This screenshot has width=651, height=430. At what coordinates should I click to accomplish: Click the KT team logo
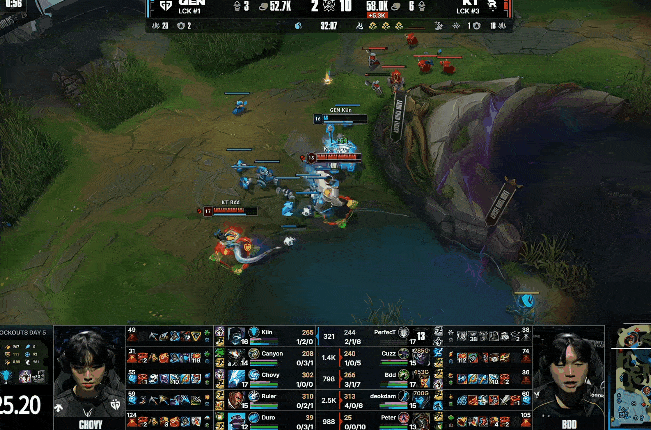[x=493, y=8]
